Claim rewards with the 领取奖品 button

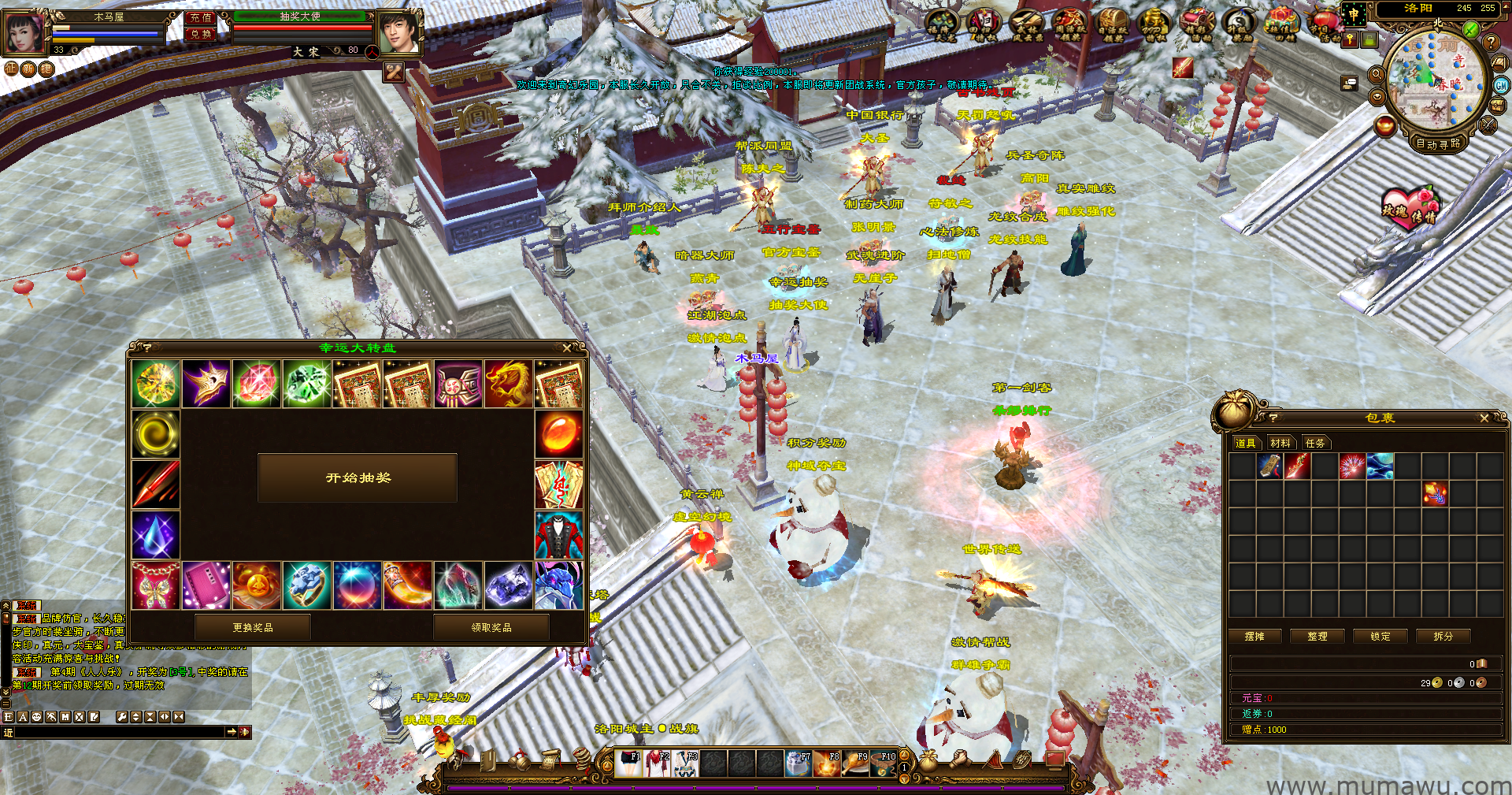491,627
